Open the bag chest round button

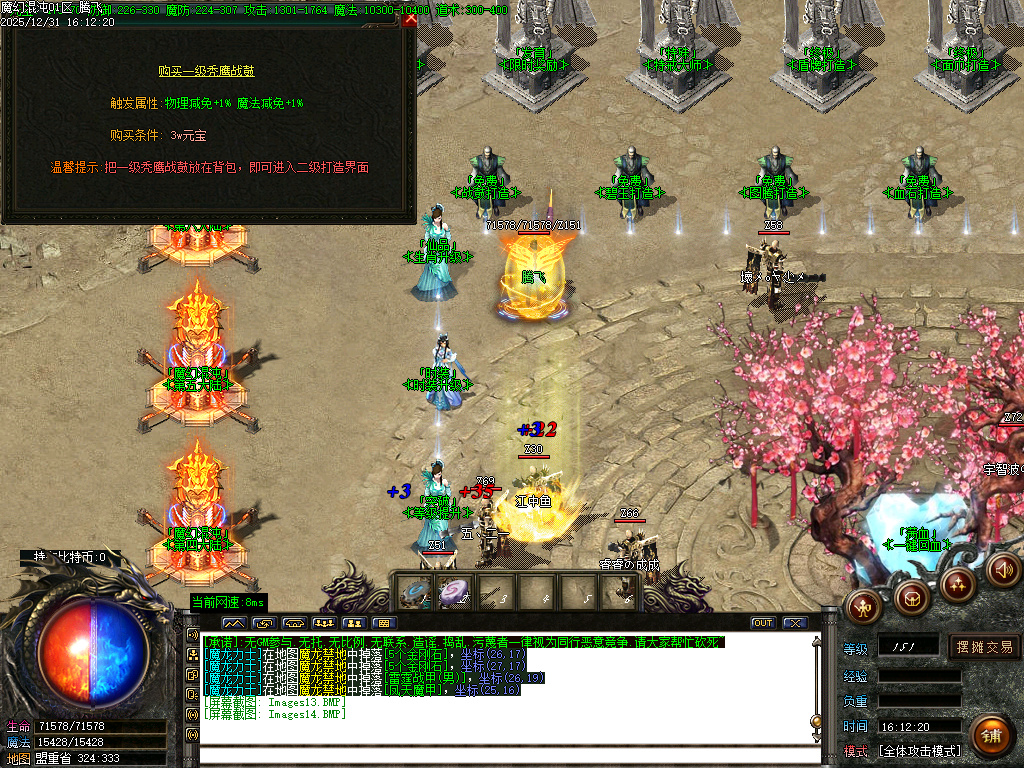(x=910, y=598)
